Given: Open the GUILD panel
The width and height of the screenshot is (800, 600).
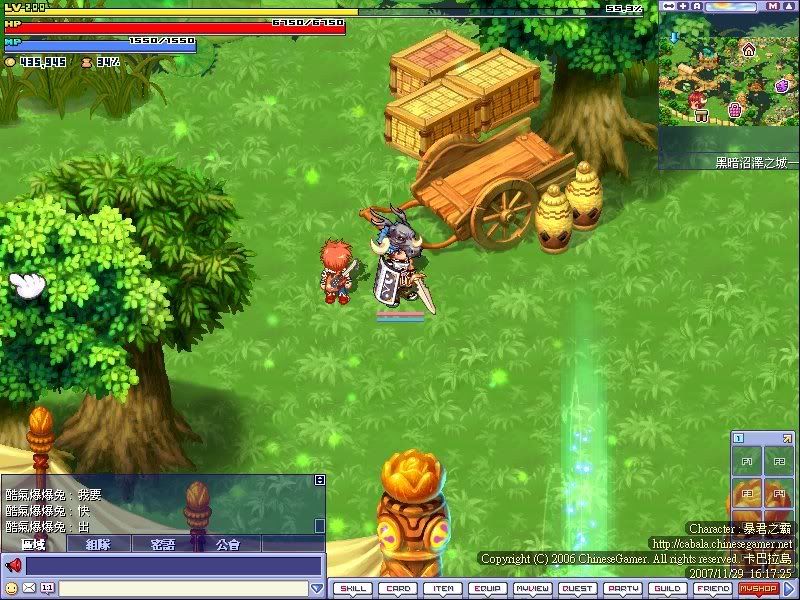Looking at the screenshot, I should click(668, 589).
